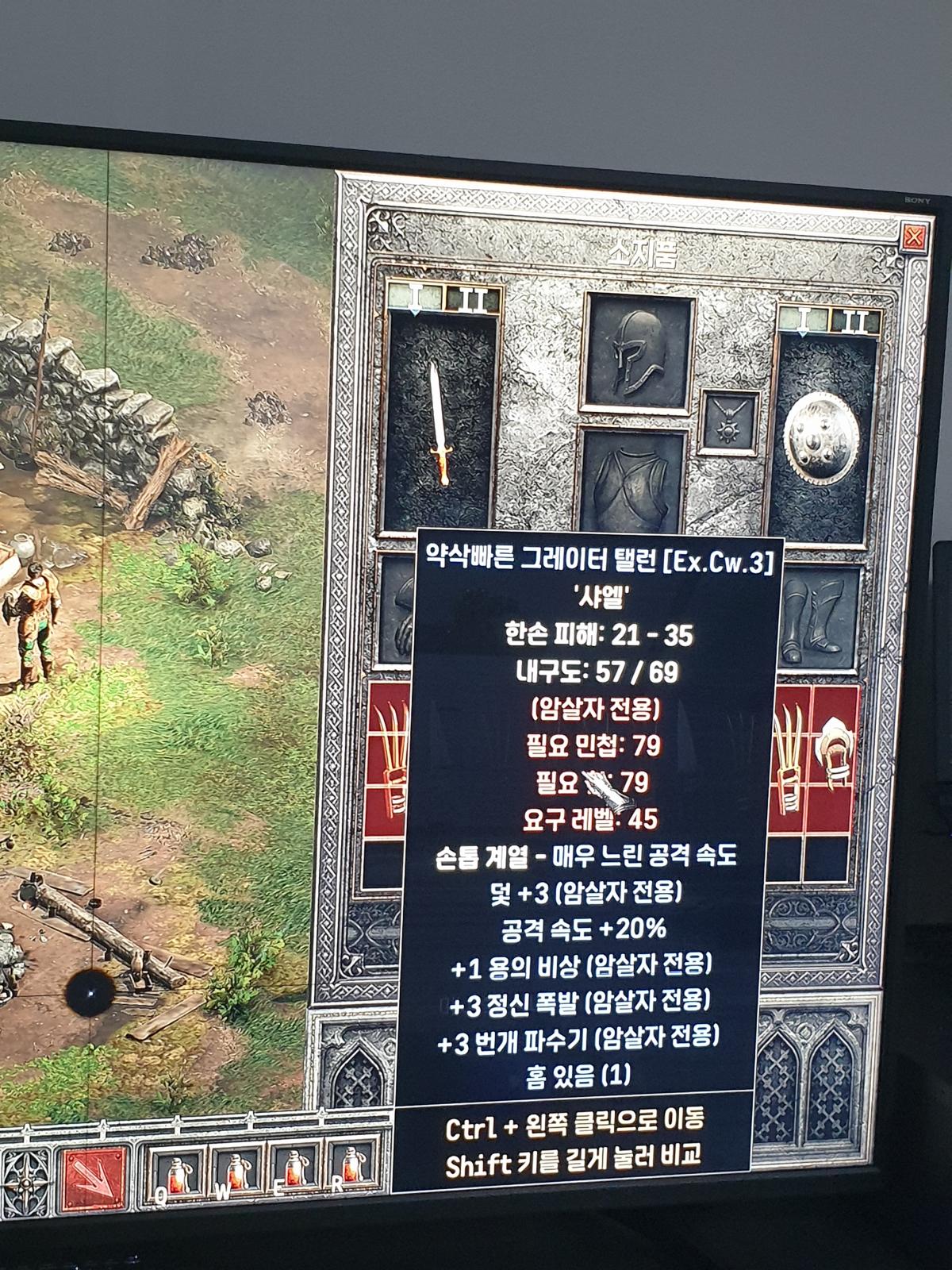The image size is (952, 1270).
Task: Close the inventory with the red X
Action: [914, 236]
